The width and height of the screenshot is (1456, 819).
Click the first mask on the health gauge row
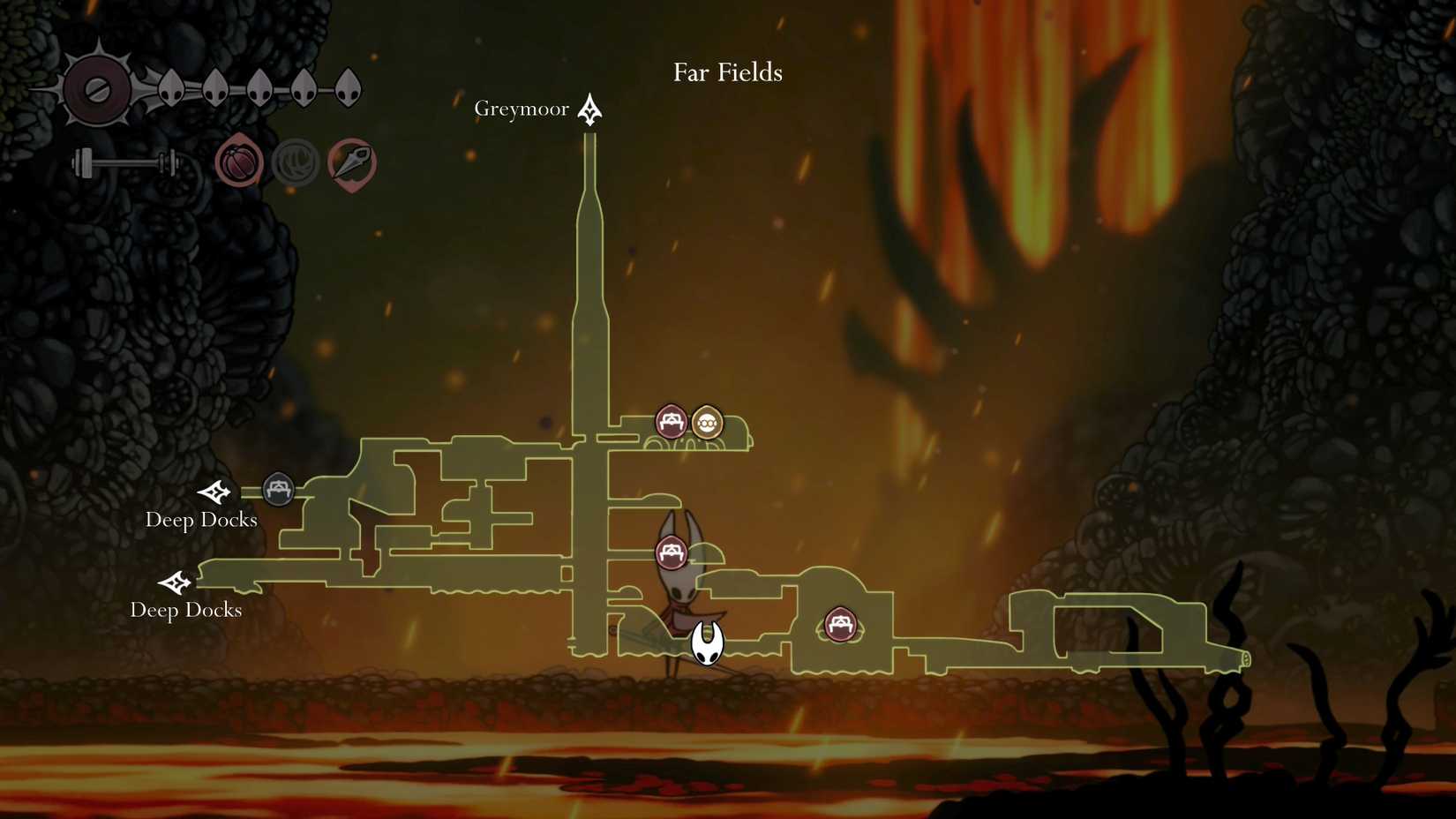click(x=170, y=87)
